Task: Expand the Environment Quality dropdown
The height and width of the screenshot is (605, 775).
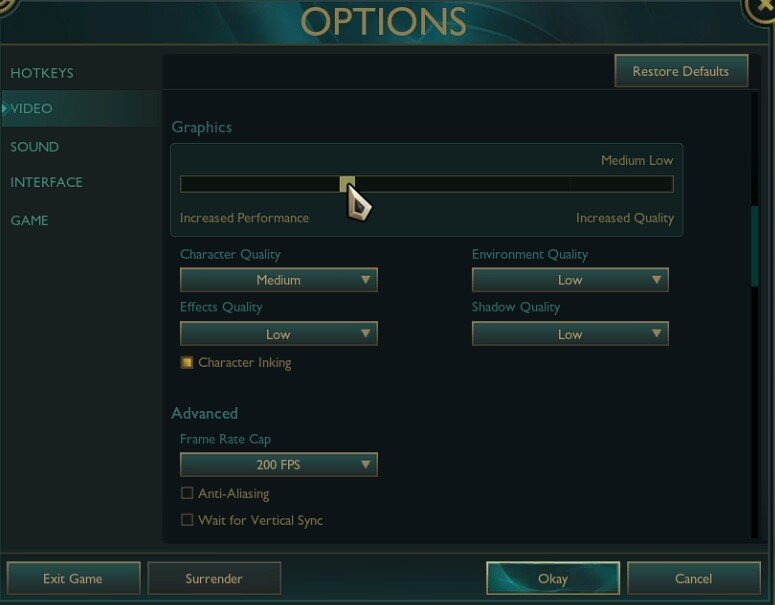Action: click(569, 280)
